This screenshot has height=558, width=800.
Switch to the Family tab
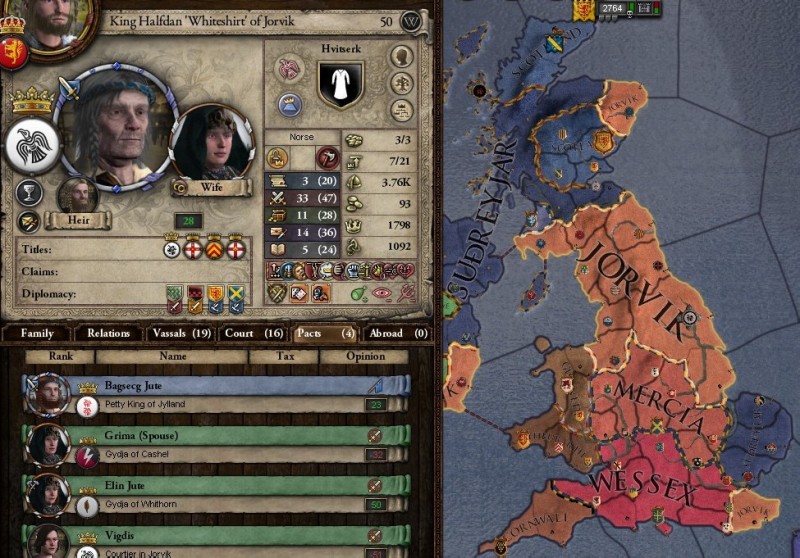coord(37,333)
